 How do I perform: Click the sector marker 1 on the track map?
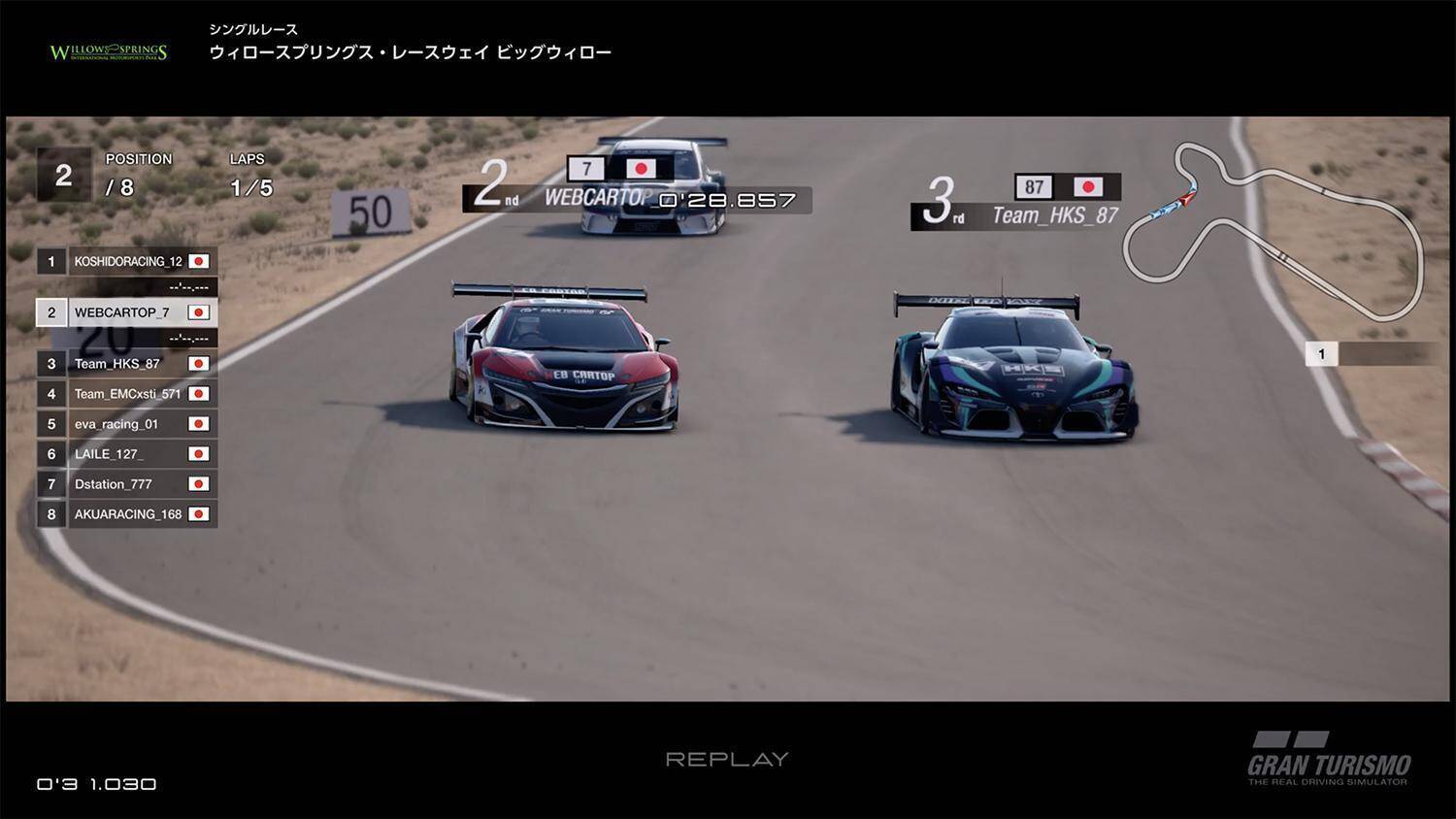[x=1322, y=353]
